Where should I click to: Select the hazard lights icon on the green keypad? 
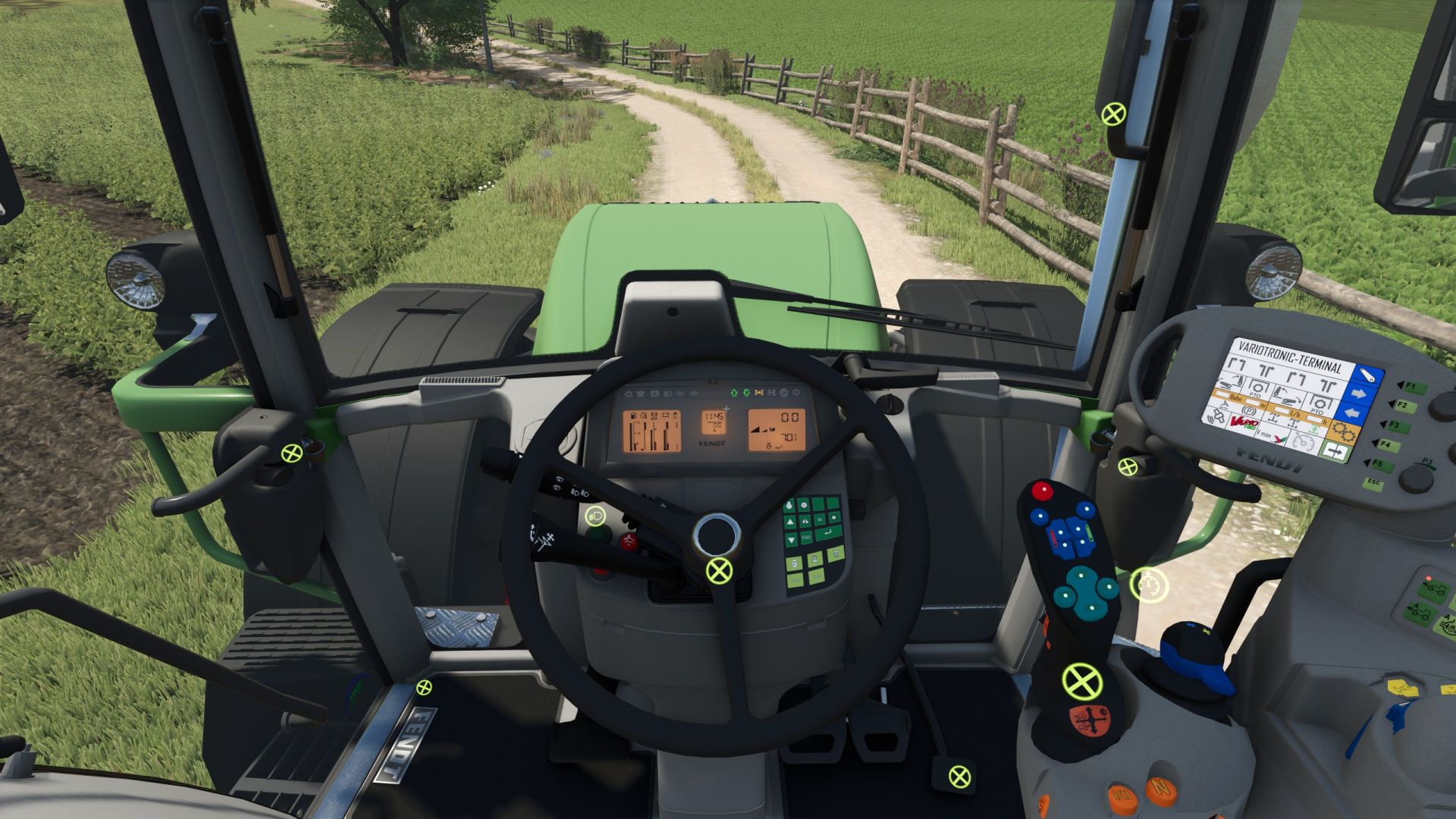pyautogui.click(x=805, y=521)
